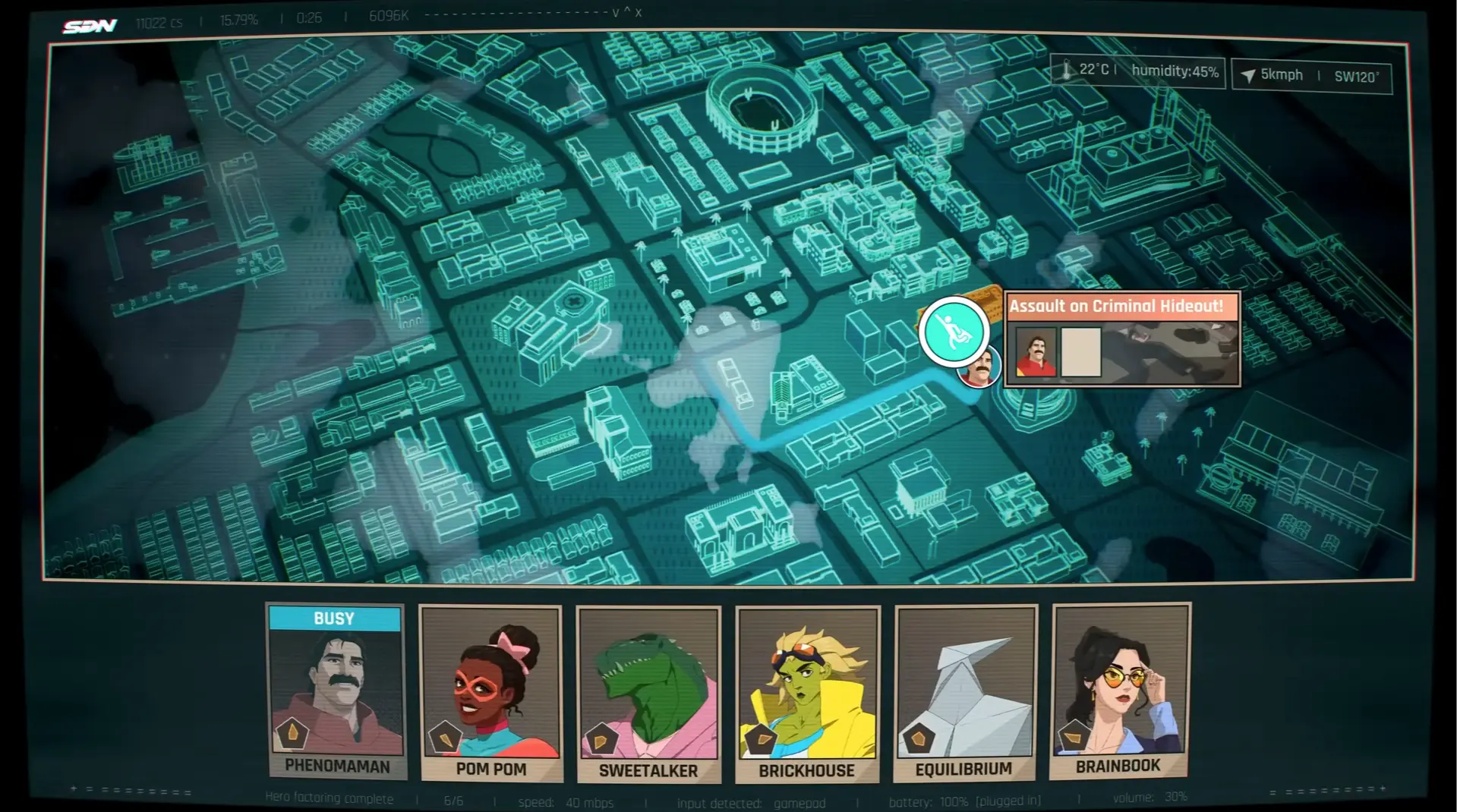Choose Pom Pom from the hero roster
The image size is (1457, 812).
pos(490,692)
